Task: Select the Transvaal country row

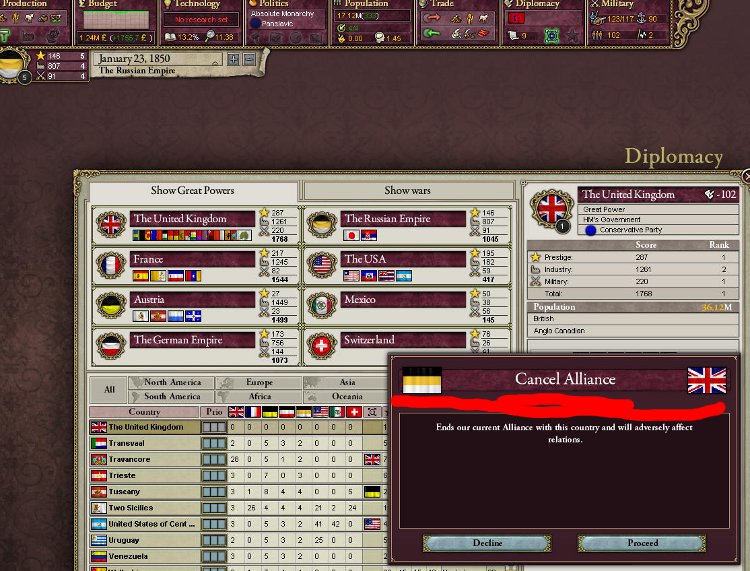Action: click(x=146, y=443)
